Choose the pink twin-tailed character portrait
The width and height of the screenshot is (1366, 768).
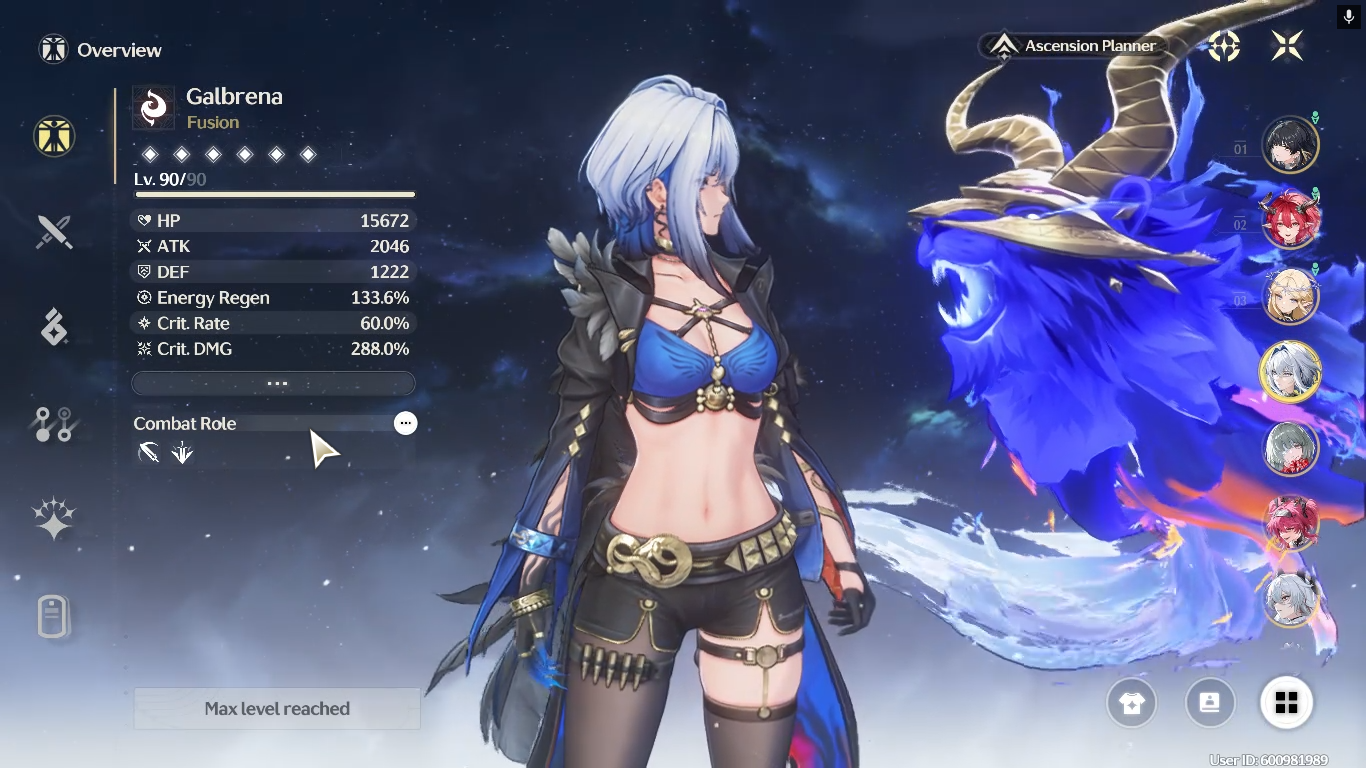click(x=1290, y=522)
